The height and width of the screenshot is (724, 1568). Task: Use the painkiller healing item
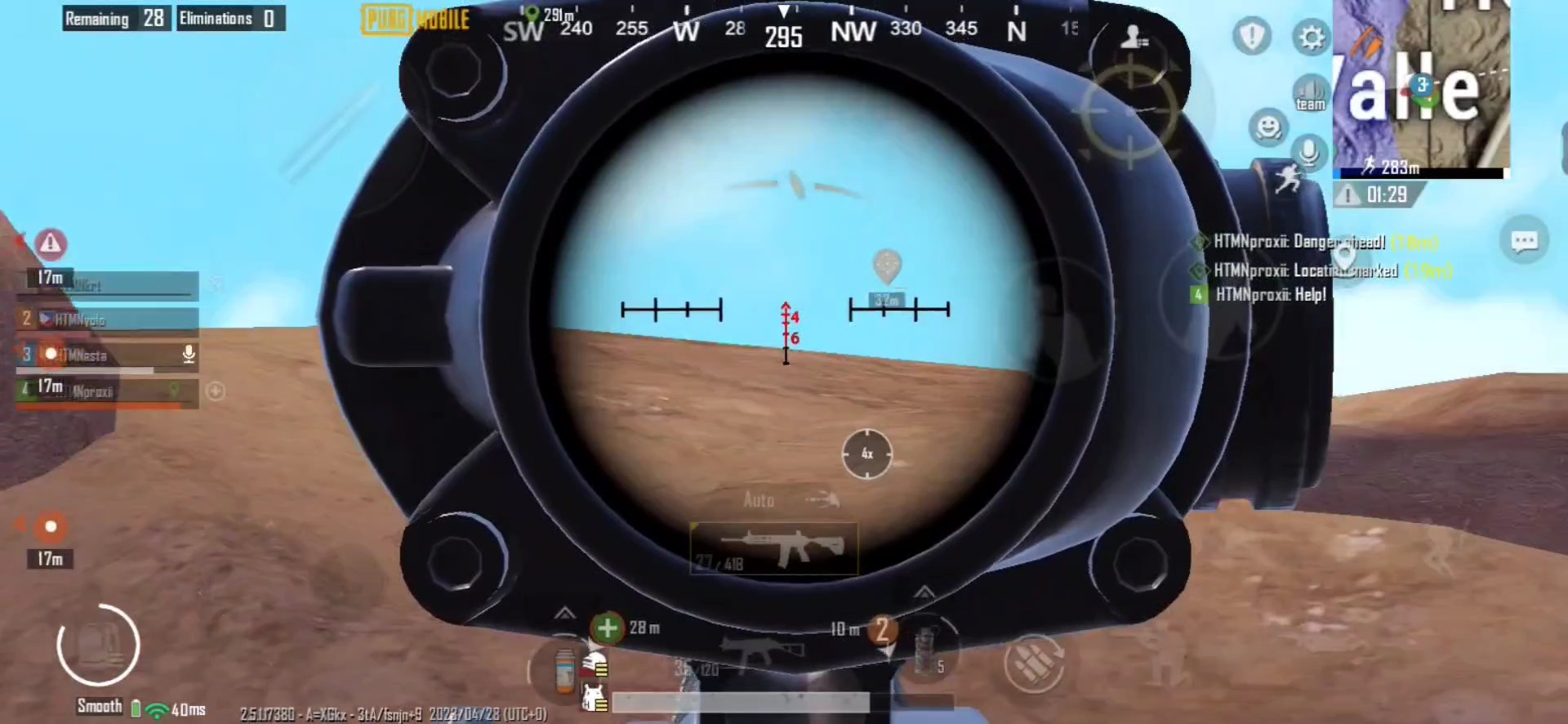point(564,671)
